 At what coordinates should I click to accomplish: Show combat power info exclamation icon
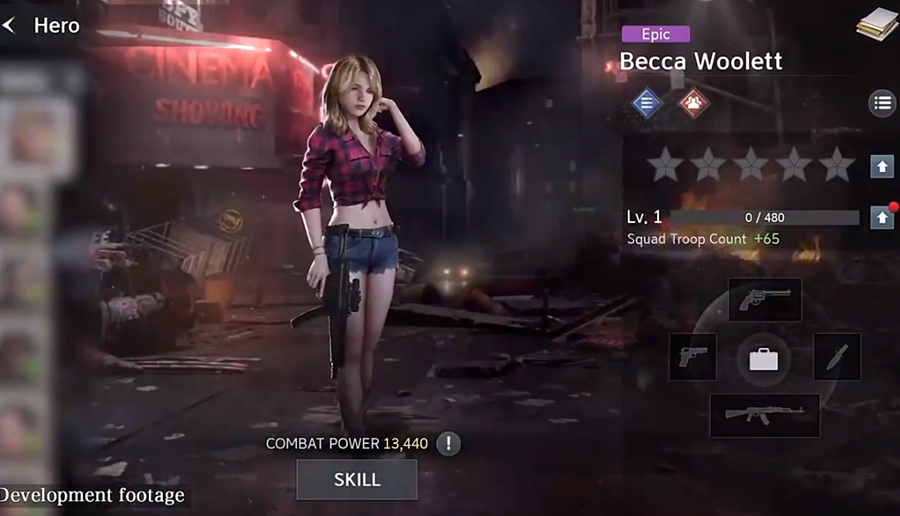[448, 443]
